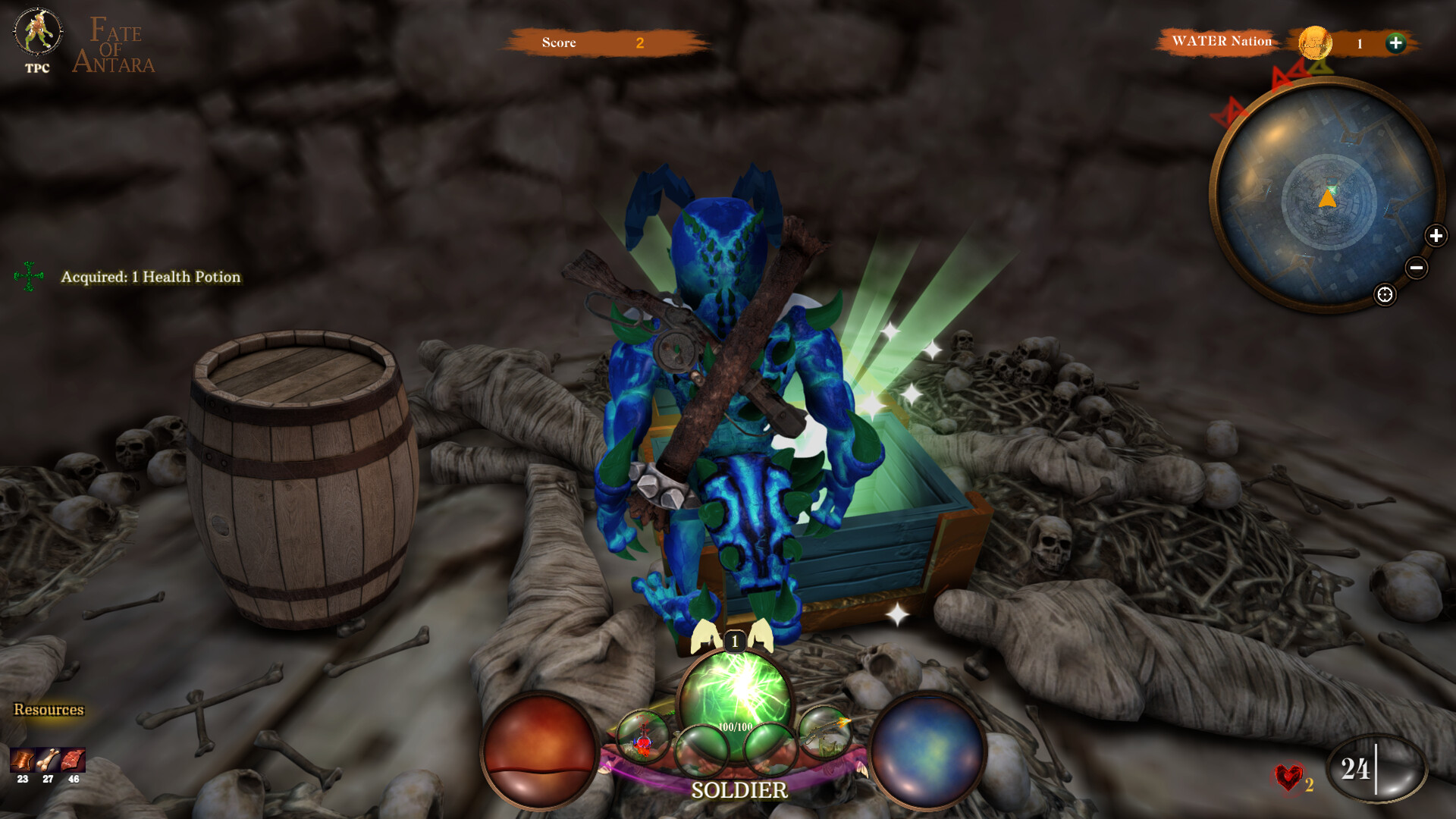This screenshot has width=1456, height=819.
Task: Click the 100/100 health bar on the ability orb
Action: (x=735, y=726)
